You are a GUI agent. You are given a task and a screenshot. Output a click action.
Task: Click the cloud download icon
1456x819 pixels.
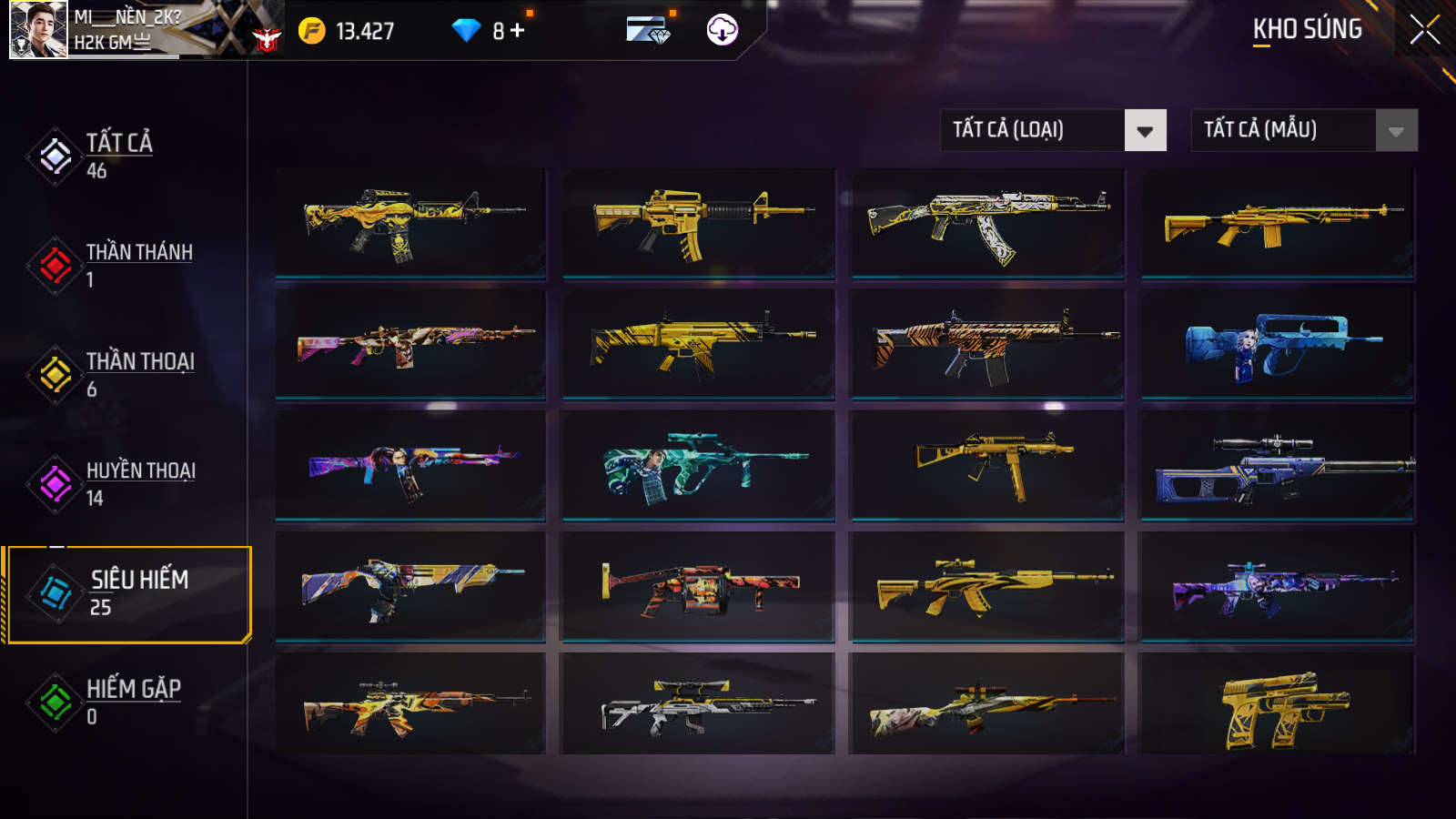[722, 30]
